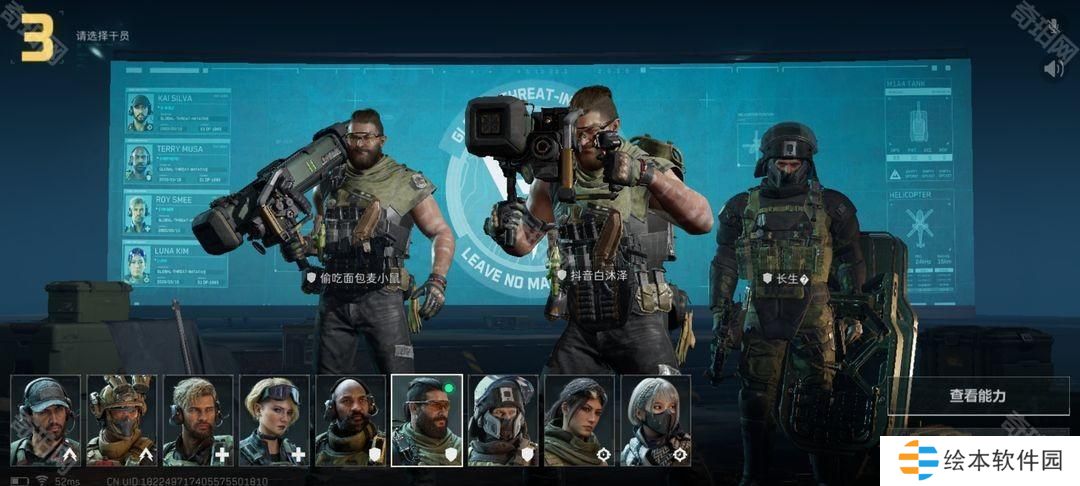The height and width of the screenshot is (486, 1080).
Task: Toggle the speaker sound icon
Action: click(x=1053, y=68)
